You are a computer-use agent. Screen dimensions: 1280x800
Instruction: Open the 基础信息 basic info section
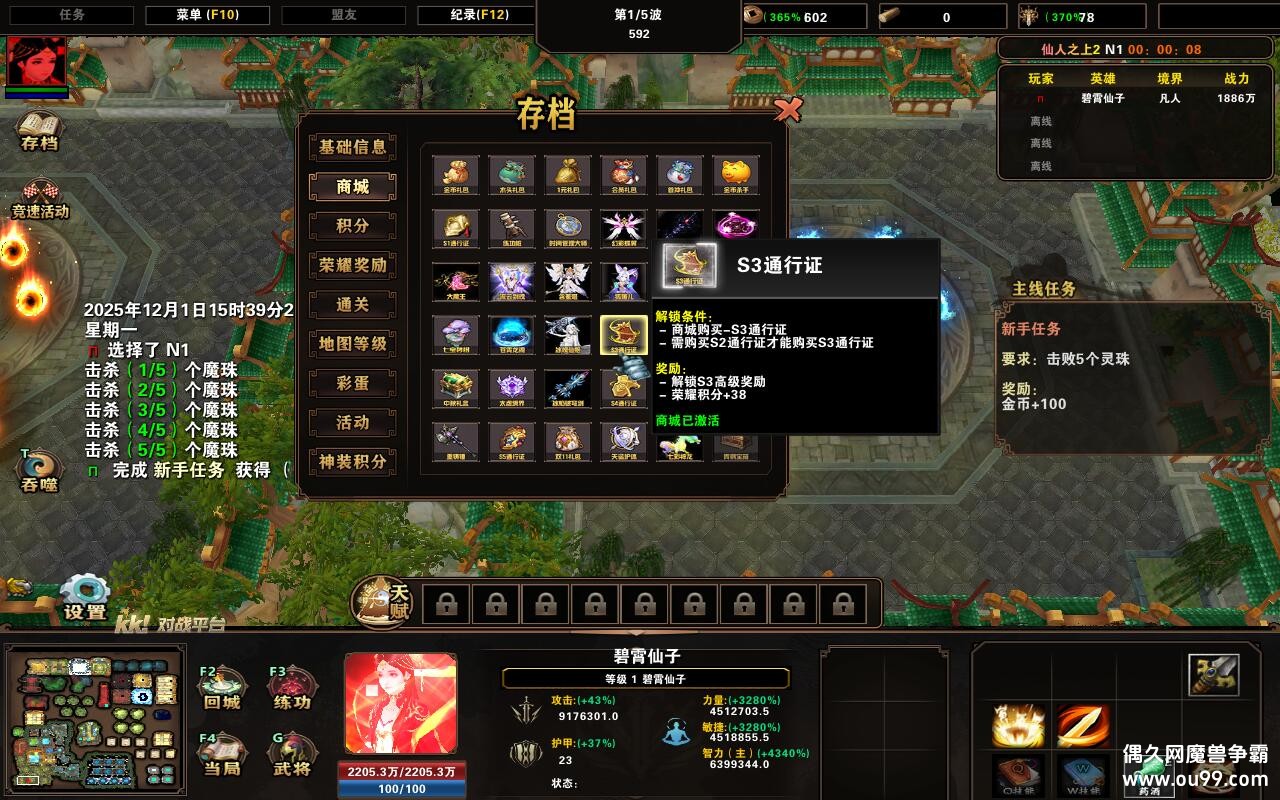tap(351, 147)
